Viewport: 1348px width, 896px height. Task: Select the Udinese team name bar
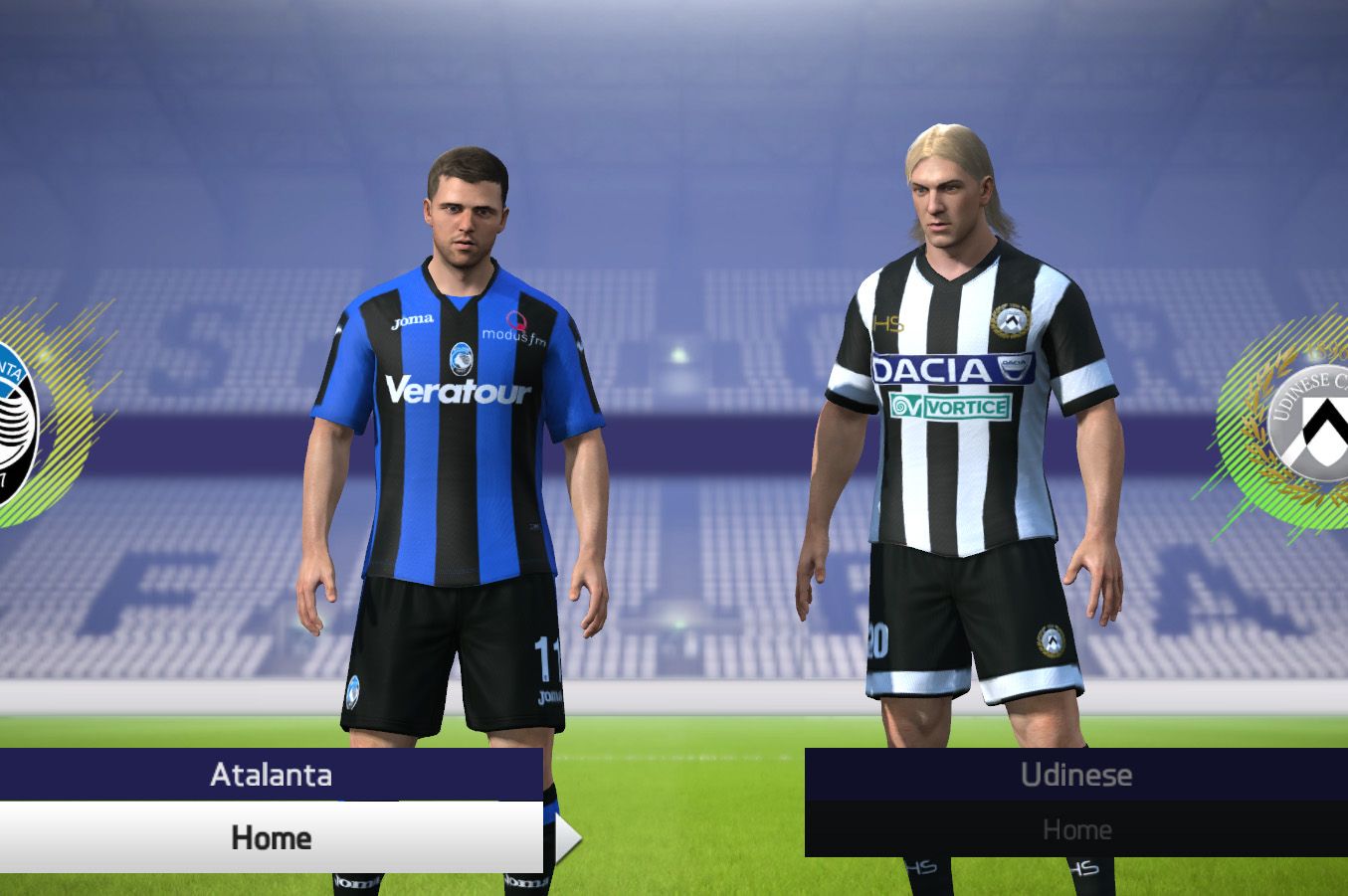coord(1075,775)
